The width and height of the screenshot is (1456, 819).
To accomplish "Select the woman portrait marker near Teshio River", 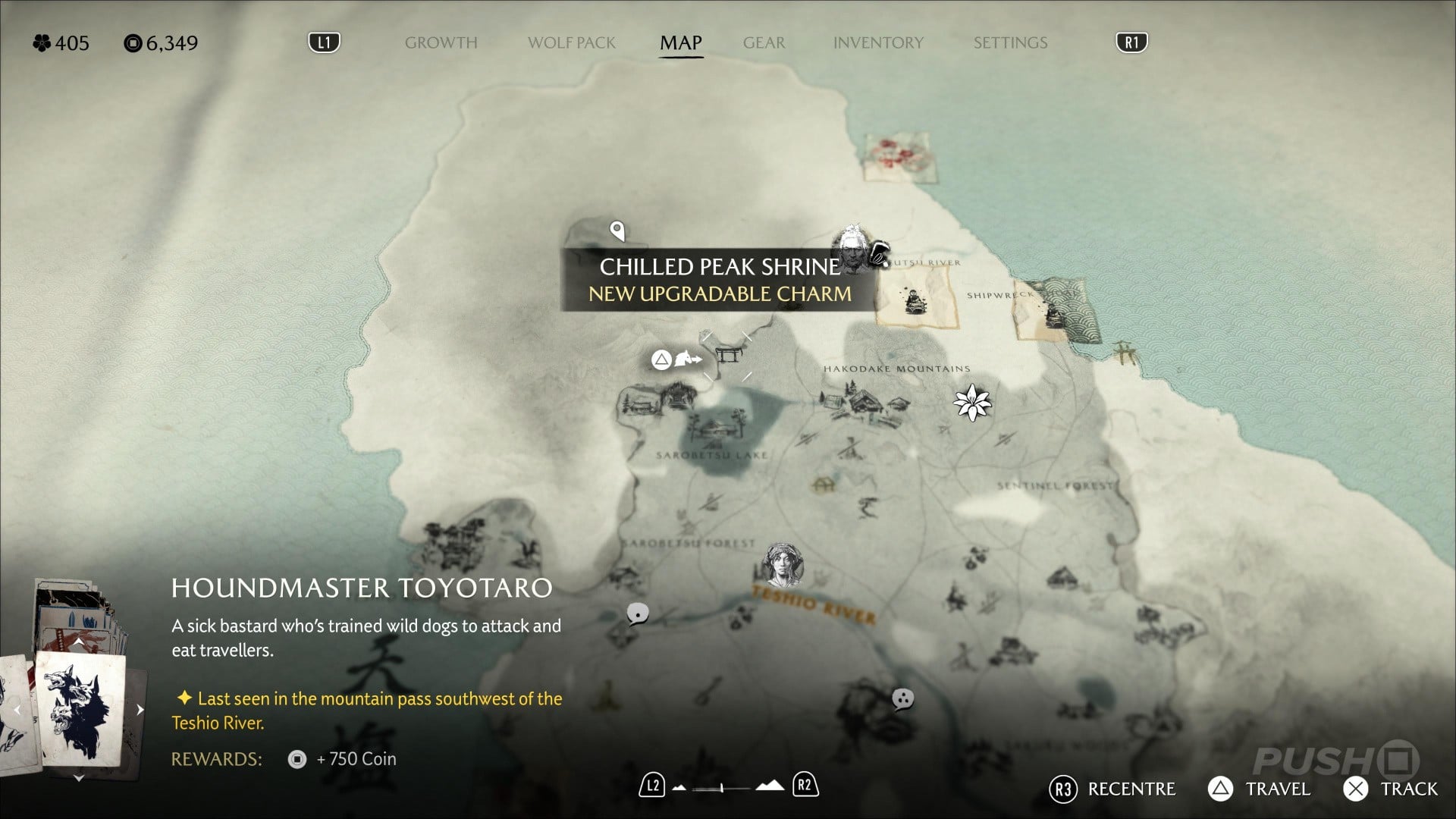I will (x=783, y=565).
